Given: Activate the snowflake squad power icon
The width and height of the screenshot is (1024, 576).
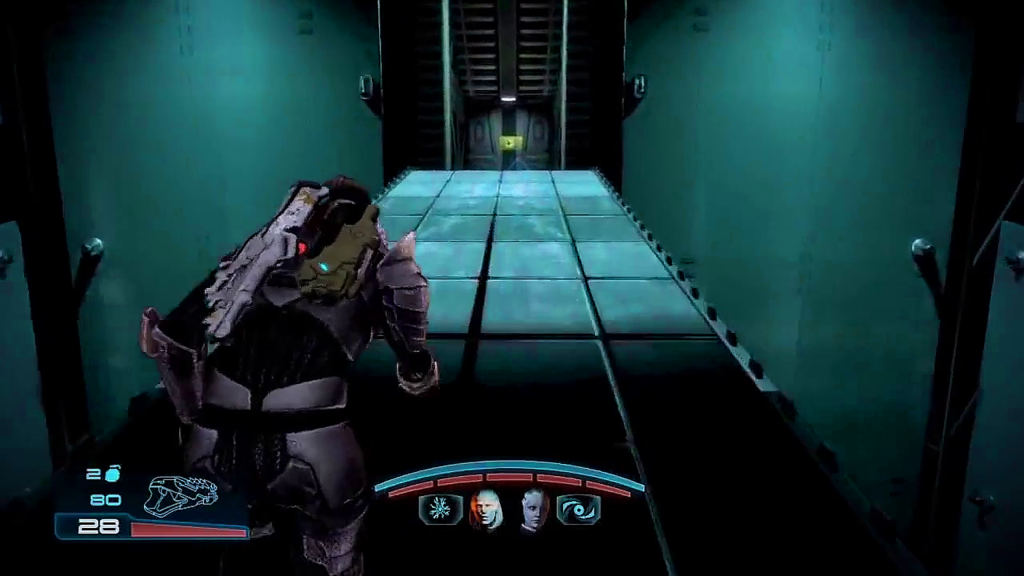Looking at the screenshot, I should [440, 510].
